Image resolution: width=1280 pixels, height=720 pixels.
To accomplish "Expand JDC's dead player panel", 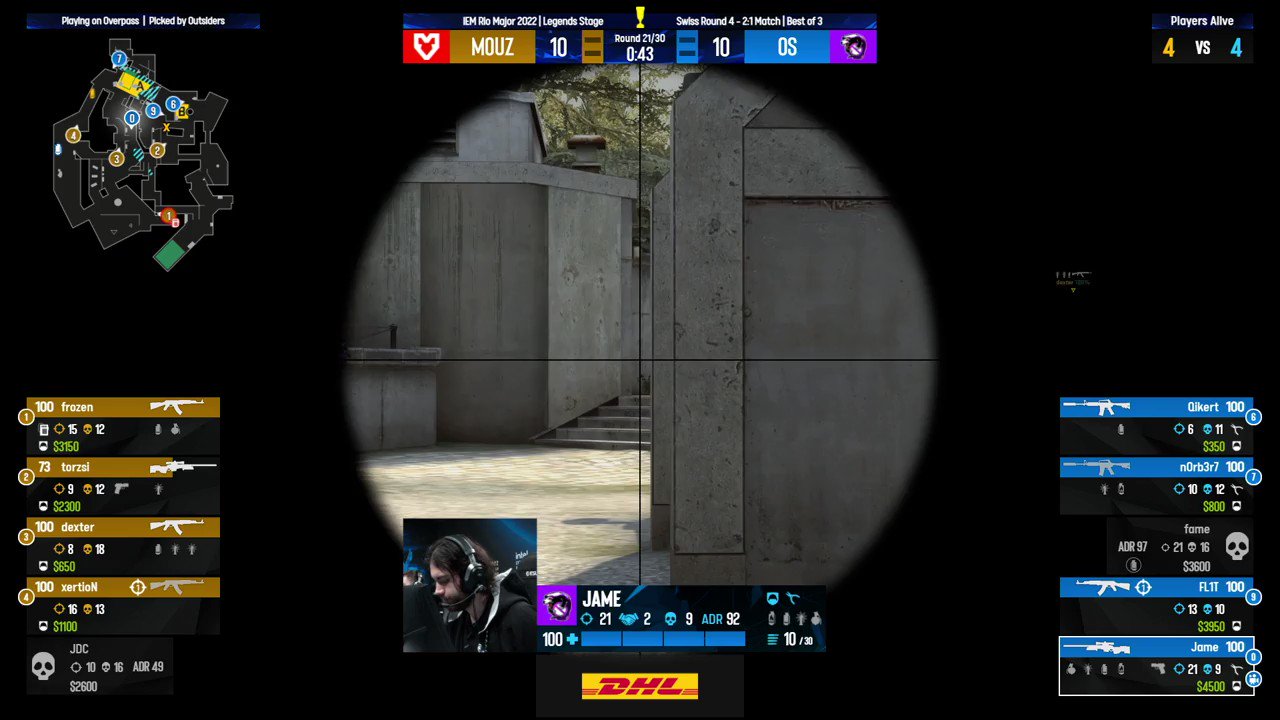I will (100, 666).
